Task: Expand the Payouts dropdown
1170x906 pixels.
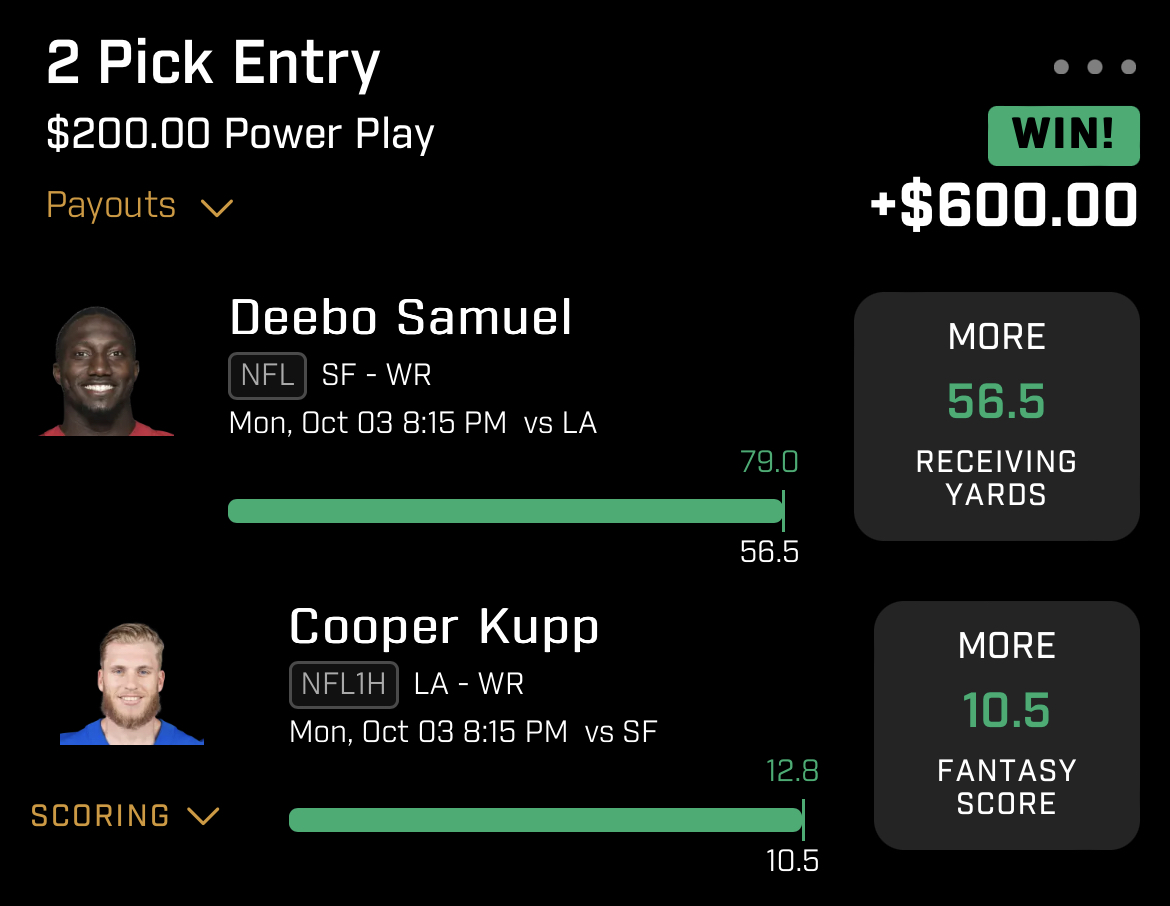Action: pos(139,206)
